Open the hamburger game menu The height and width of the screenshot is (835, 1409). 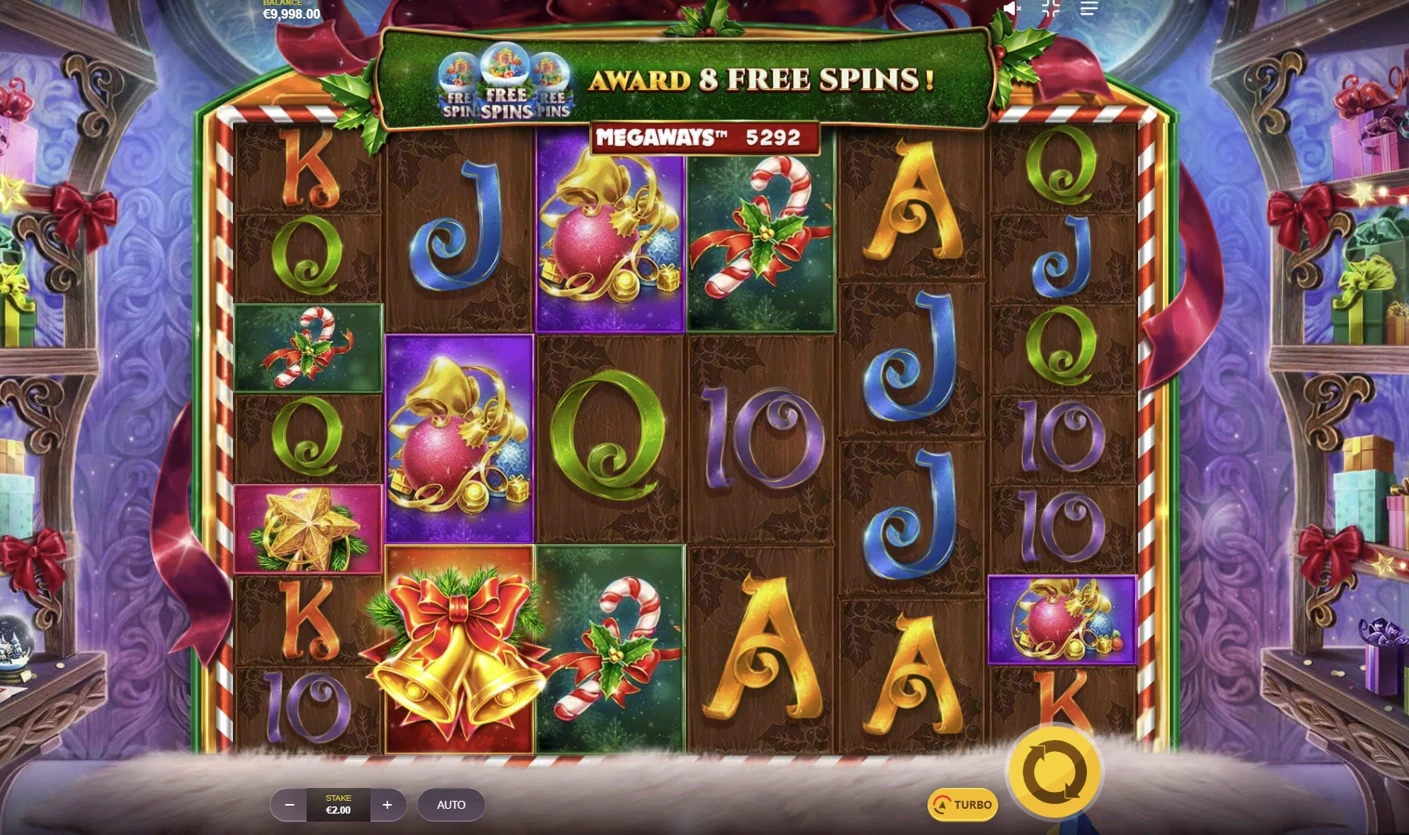click(1089, 9)
